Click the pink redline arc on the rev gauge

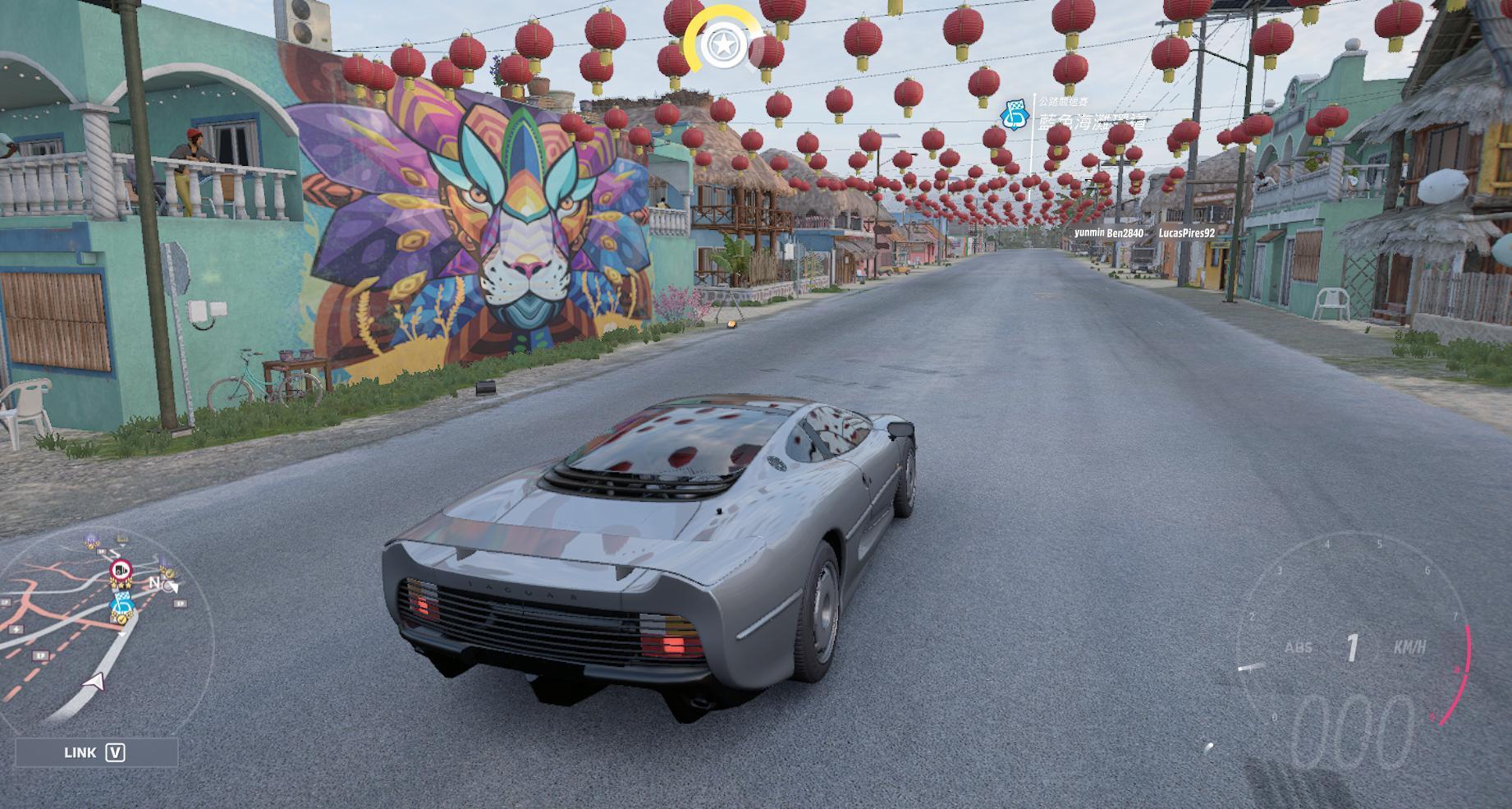[1466, 669]
